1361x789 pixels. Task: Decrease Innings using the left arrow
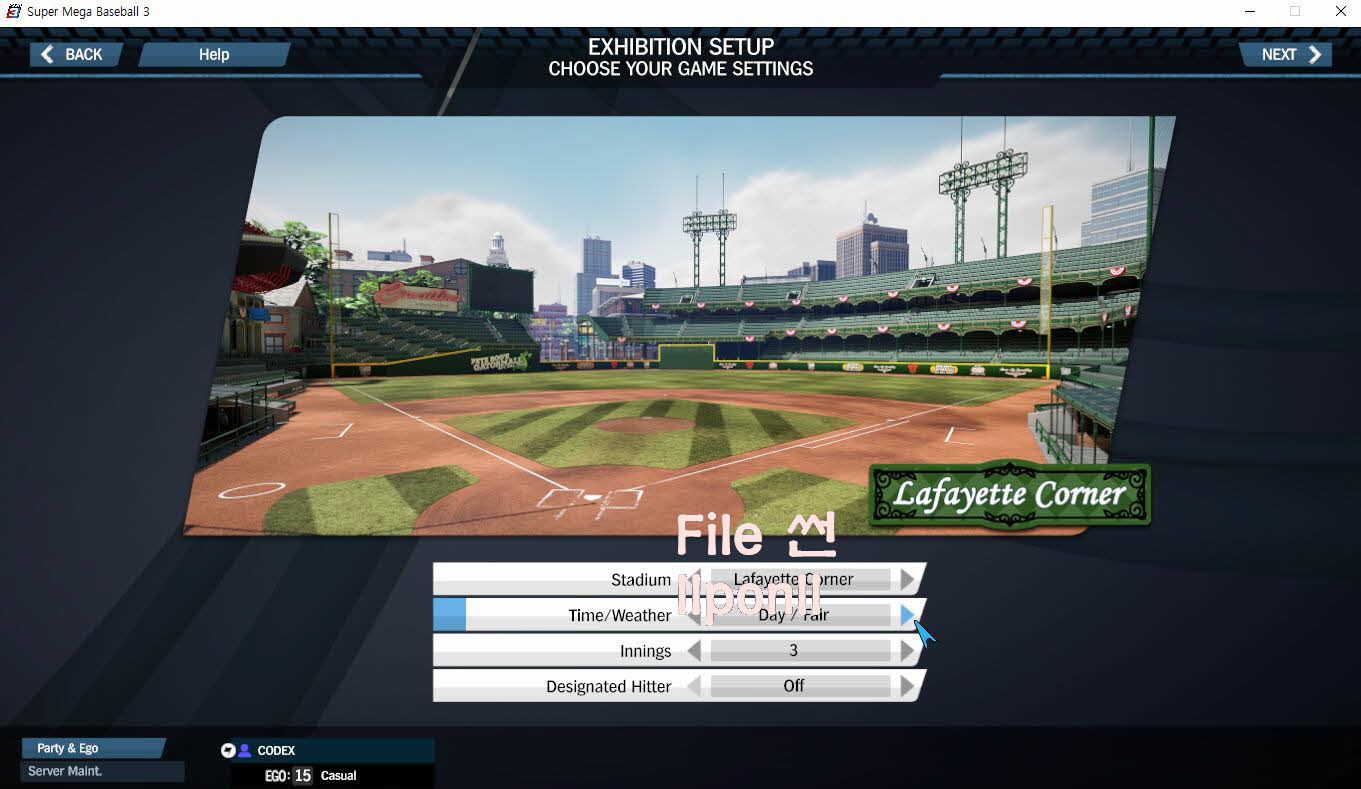695,651
